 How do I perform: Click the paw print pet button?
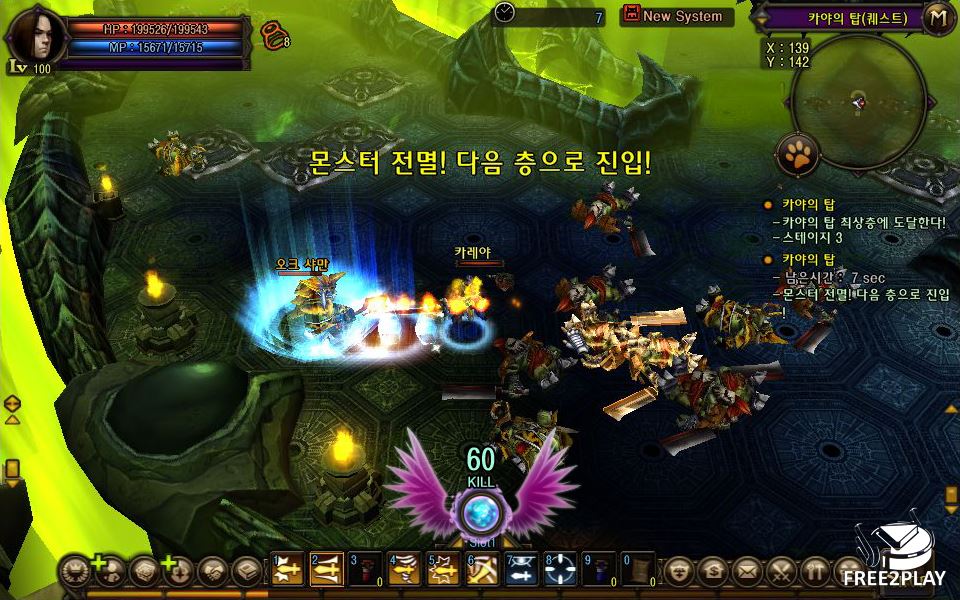pos(798,154)
